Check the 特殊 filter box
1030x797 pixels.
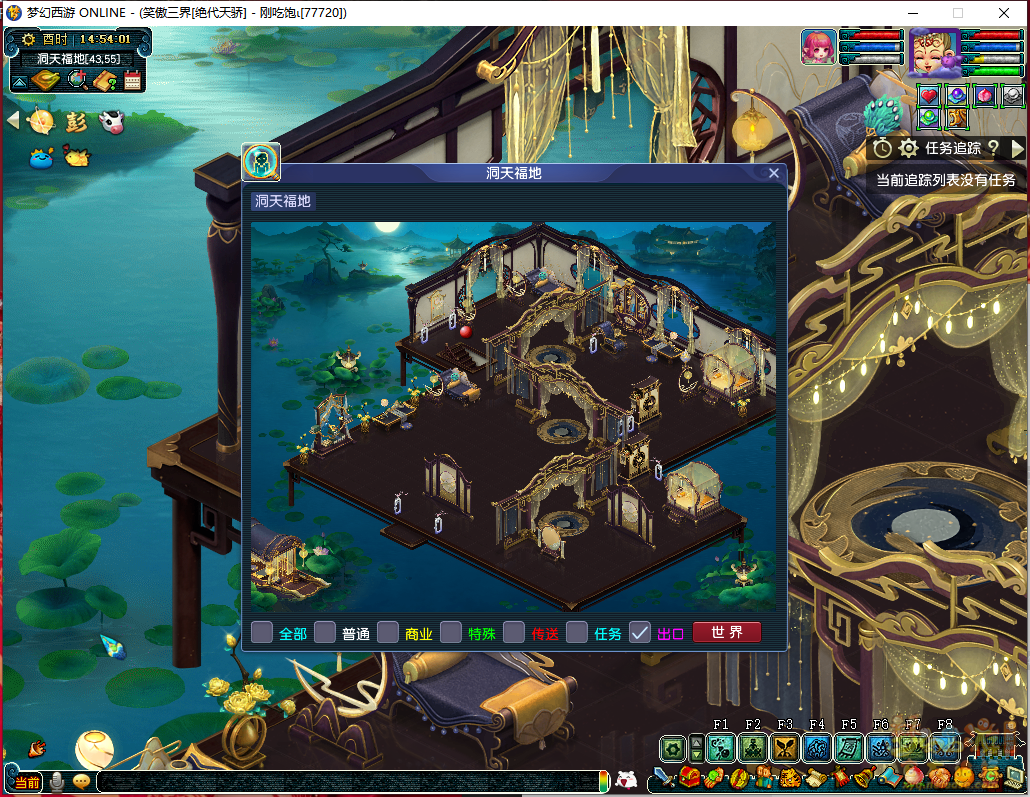[x=451, y=633]
